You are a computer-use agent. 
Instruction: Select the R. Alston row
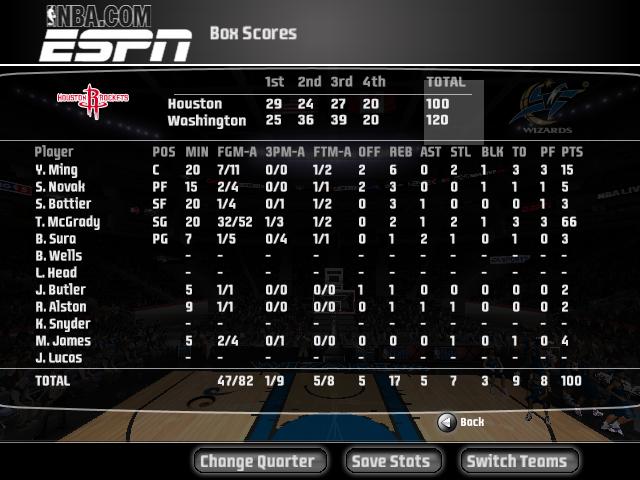click(60, 307)
